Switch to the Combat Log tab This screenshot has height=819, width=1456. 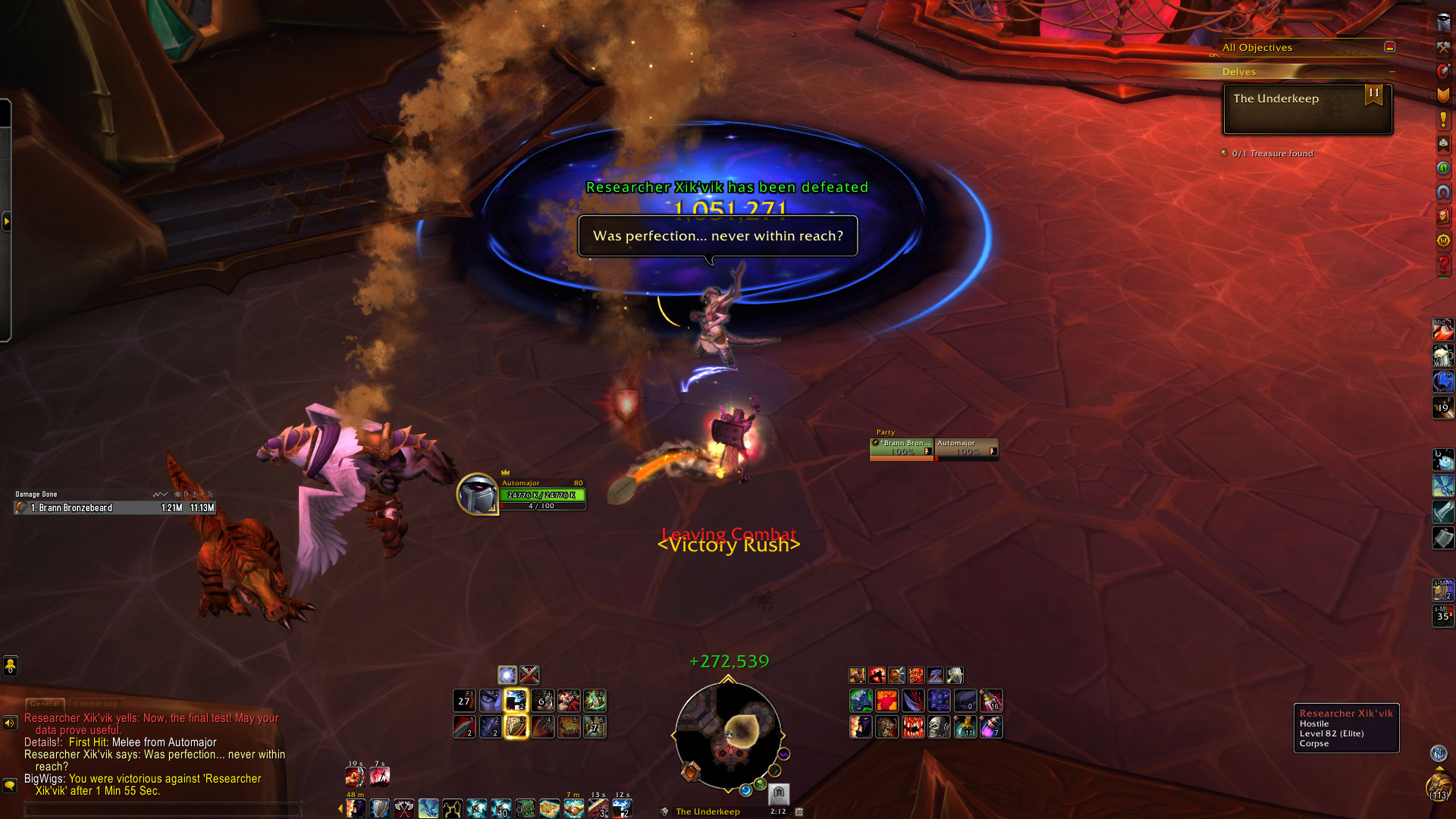click(x=96, y=704)
